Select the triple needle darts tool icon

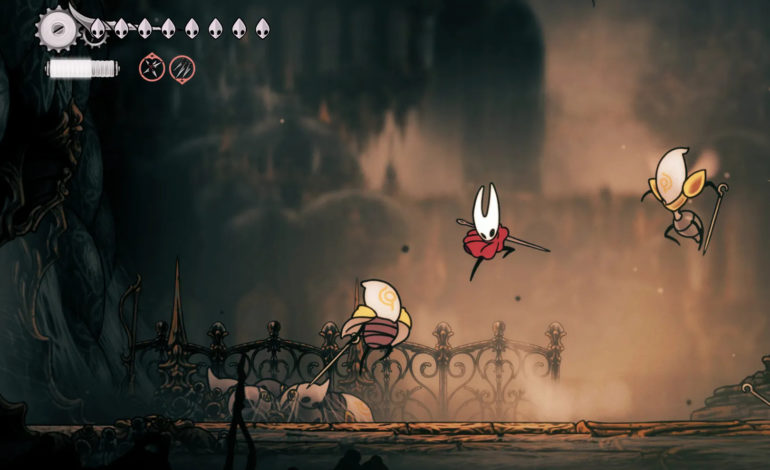click(182, 68)
